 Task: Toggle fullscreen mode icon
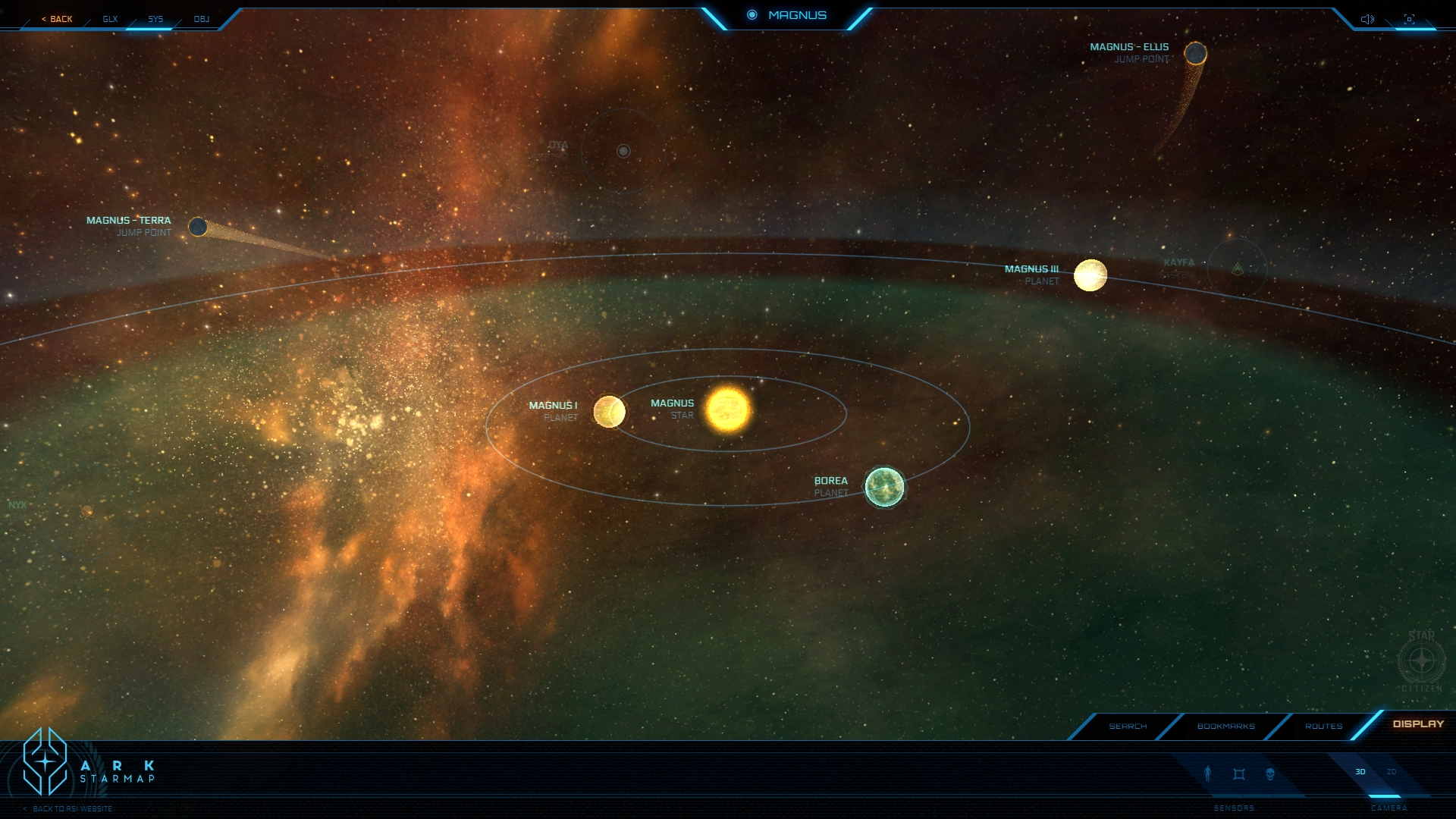1409,19
